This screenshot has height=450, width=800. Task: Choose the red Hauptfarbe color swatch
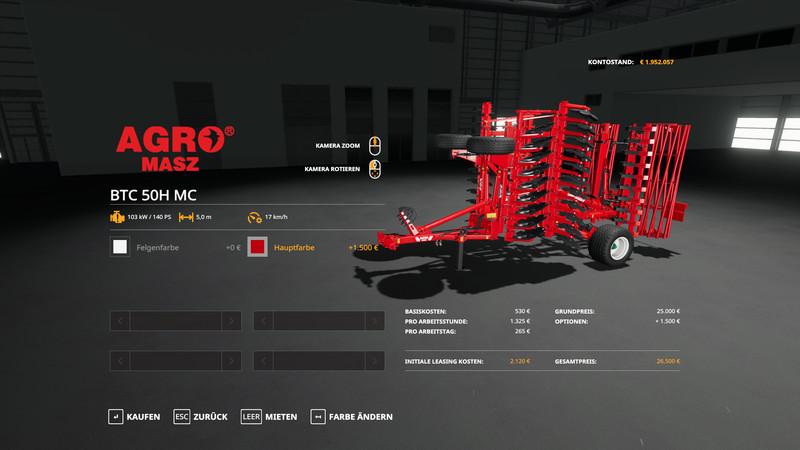(257, 247)
